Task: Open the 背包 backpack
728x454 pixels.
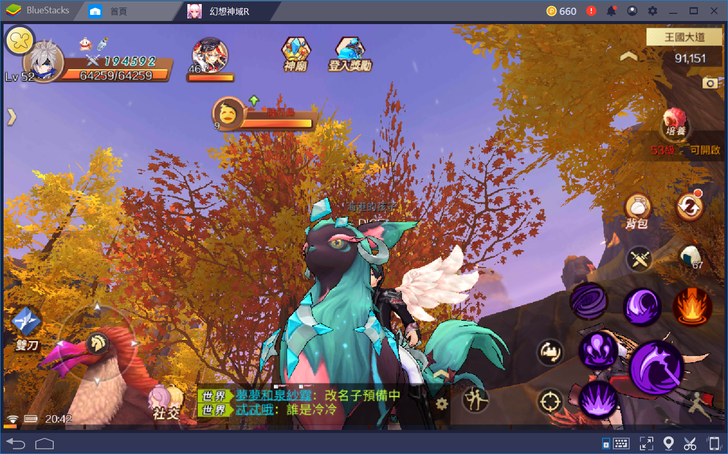Action: [637, 206]
